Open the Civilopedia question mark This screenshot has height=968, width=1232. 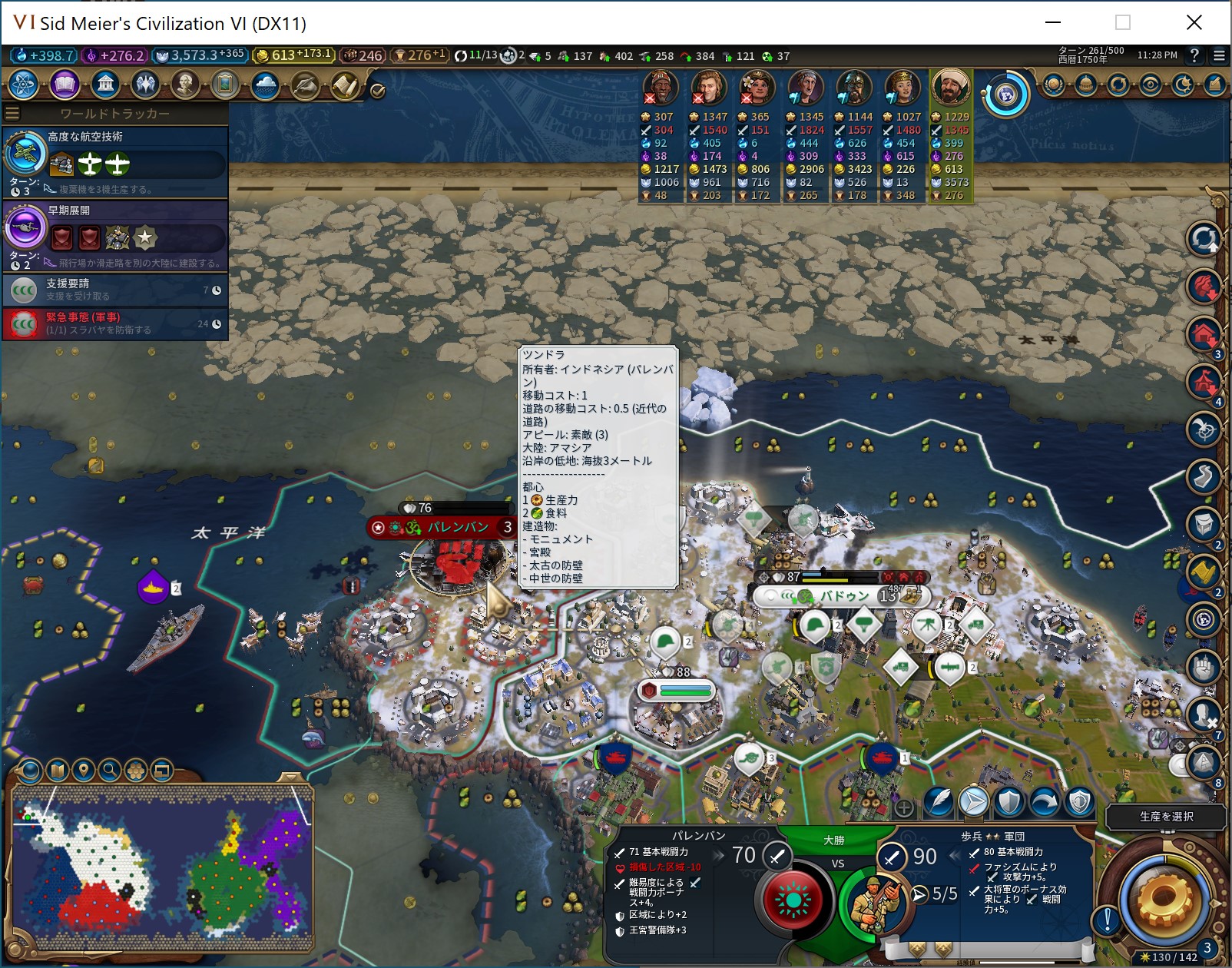1194,55
